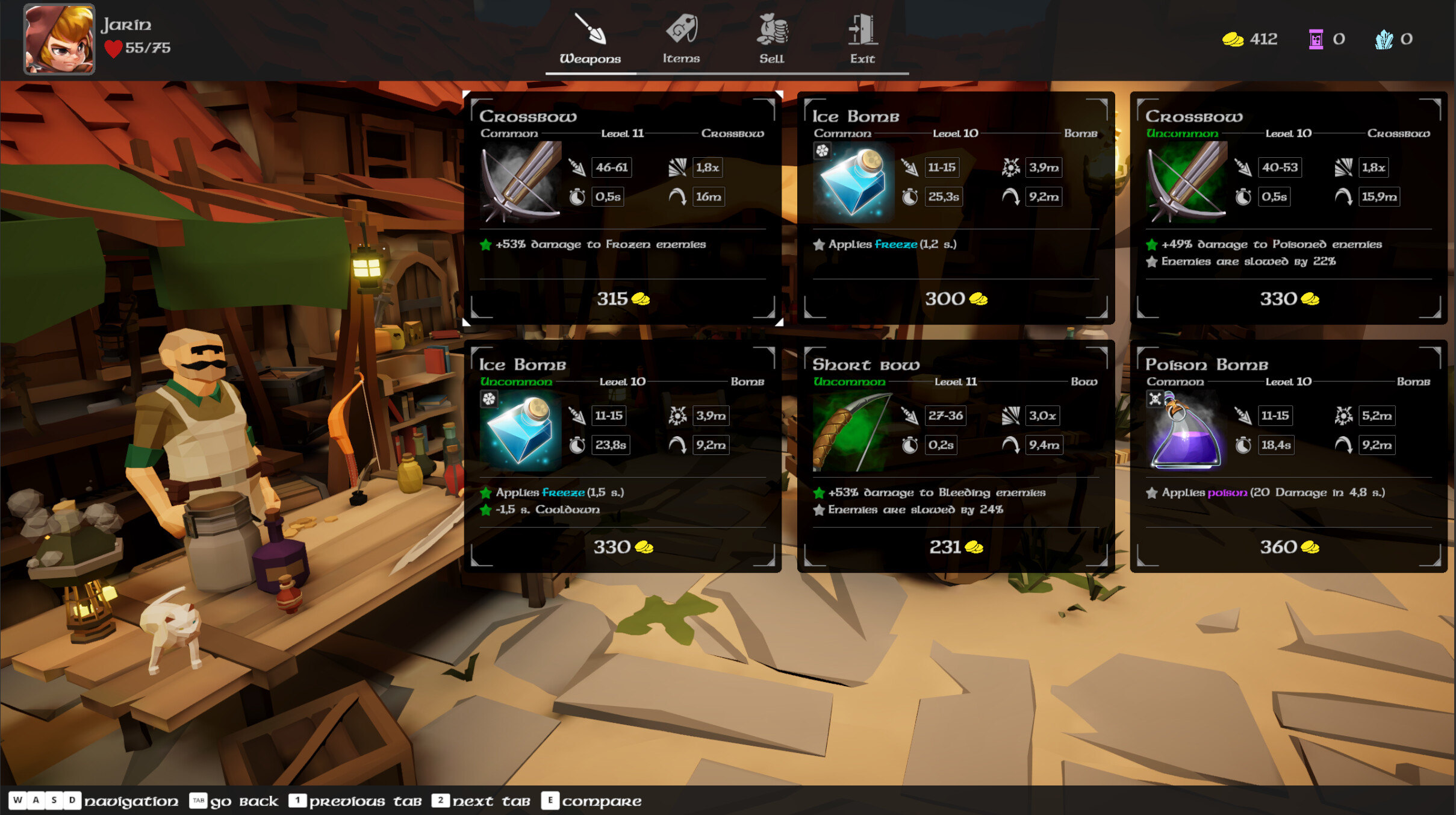Viewport: 1456px width, 815px height.
Task: Click the cooldown timer icon on the Short Bow
Action: (911, 445)
